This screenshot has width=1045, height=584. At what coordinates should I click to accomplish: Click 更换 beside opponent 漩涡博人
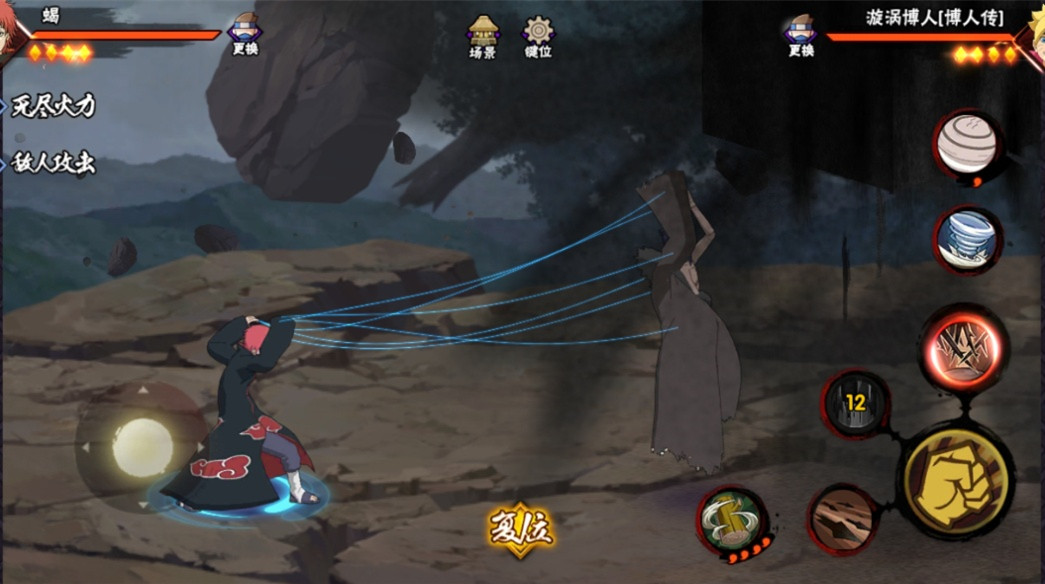pyautogui.click(x=800, y=35)
